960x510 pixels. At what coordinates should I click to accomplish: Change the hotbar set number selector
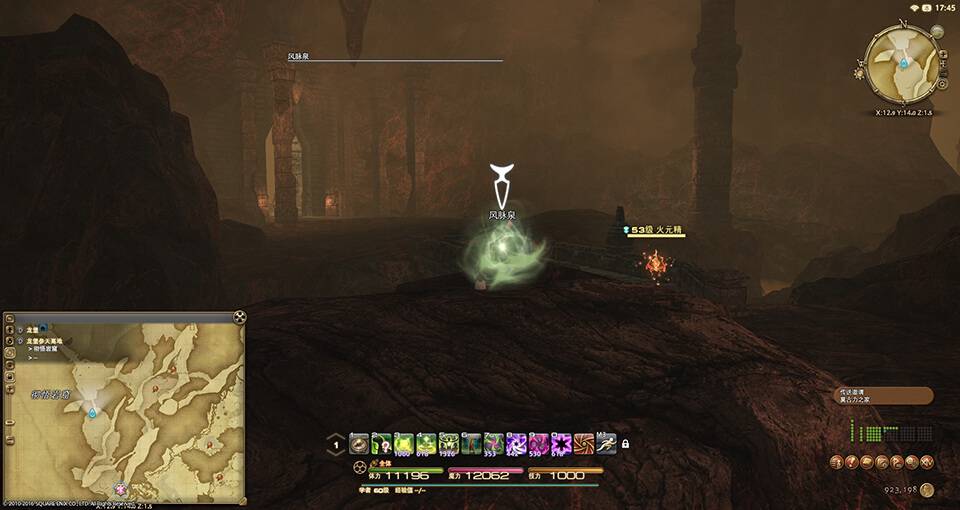[337, 445]
